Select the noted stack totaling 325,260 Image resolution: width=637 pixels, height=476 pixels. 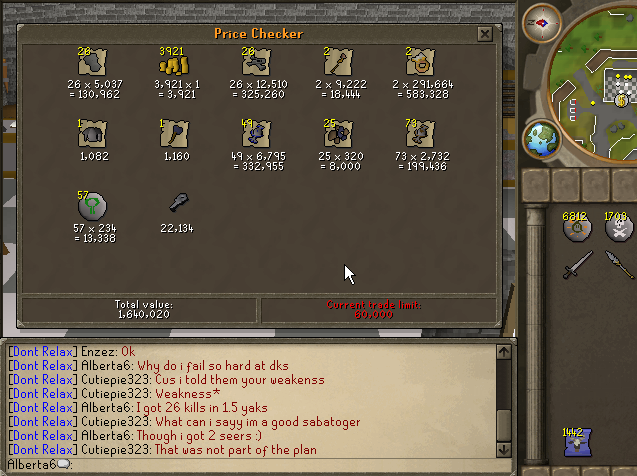pyautogui.click(x=255, y=62)
